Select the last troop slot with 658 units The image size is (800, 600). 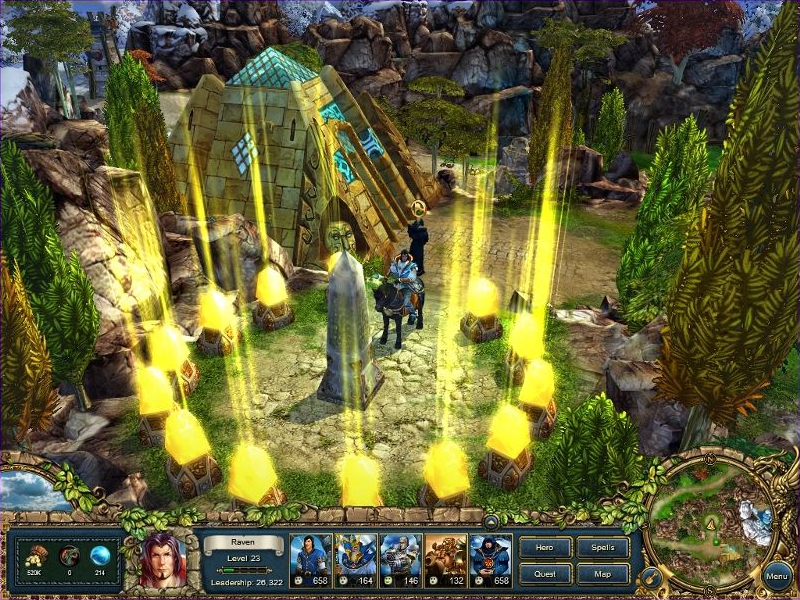(490, 559)
